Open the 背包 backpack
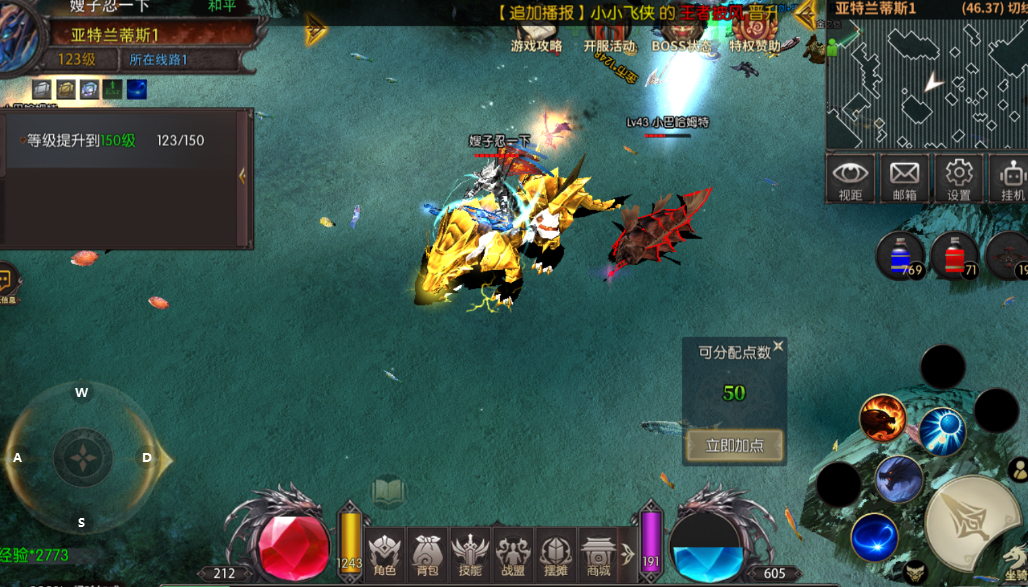Viewport: 1028px width, 587px height. 427,553
